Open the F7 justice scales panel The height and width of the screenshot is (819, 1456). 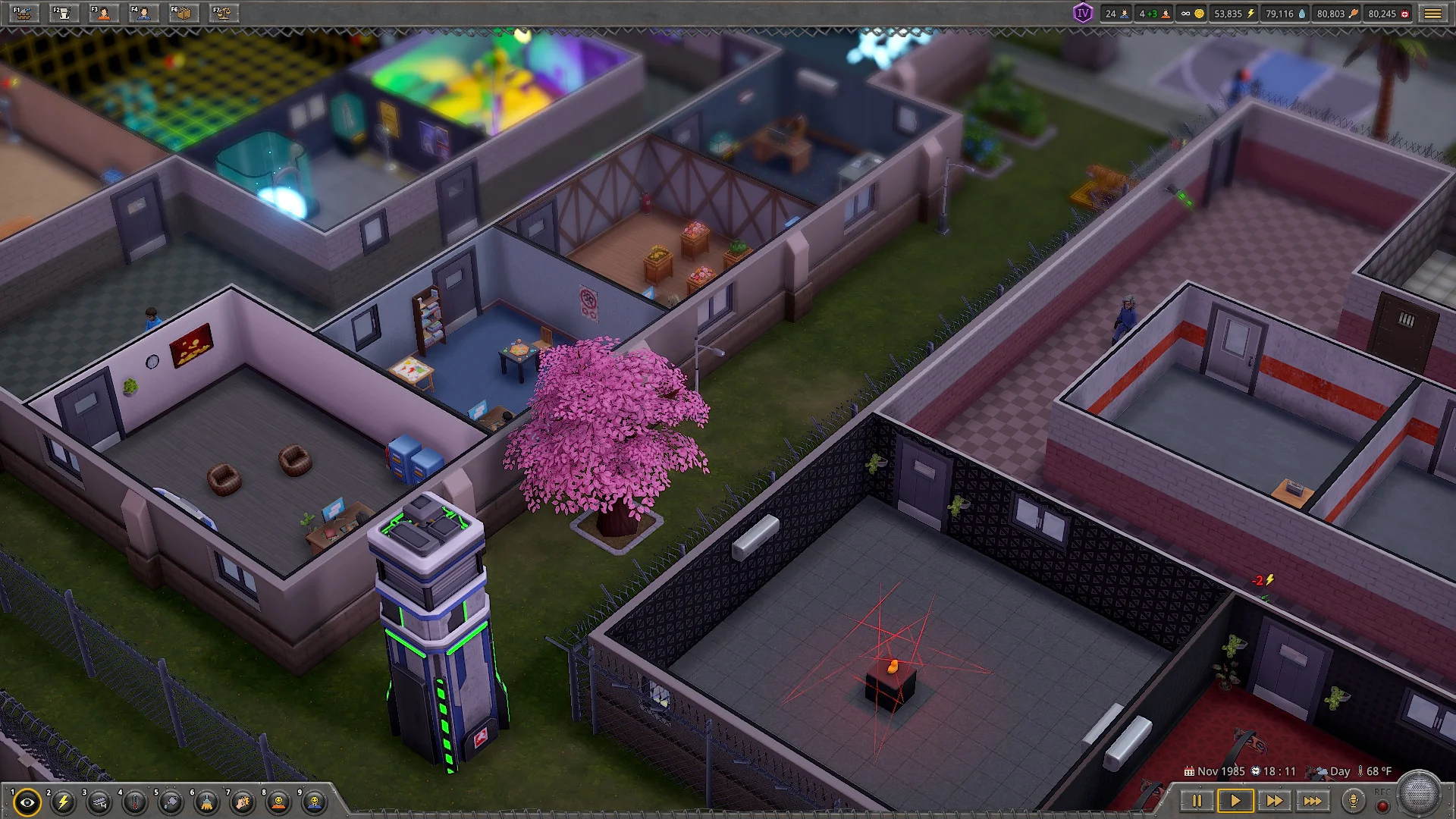[224, 13]
